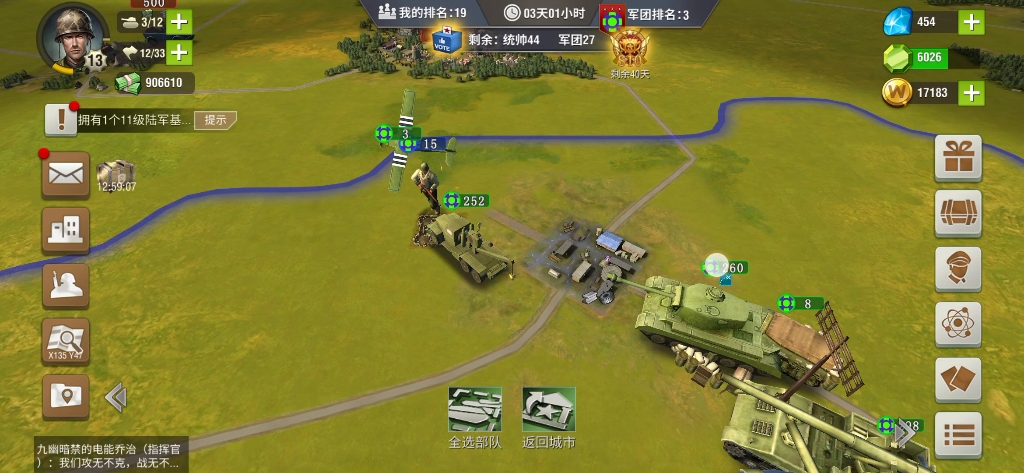Viewport: 1024px width, 473px height.
Task: Open the chat message box
Action: point(108,452)
